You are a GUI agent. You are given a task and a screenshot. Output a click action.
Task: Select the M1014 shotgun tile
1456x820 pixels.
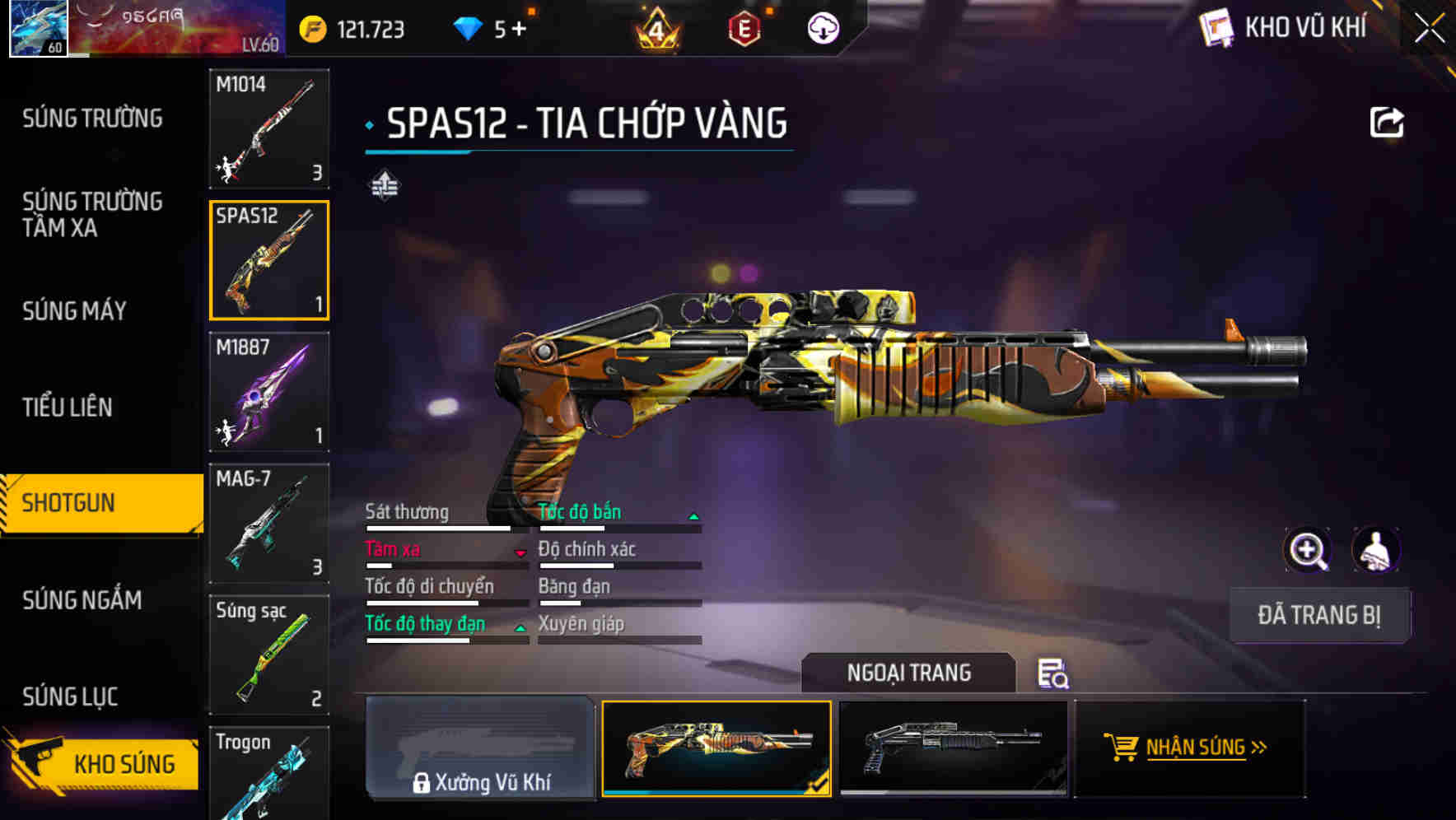269,128
